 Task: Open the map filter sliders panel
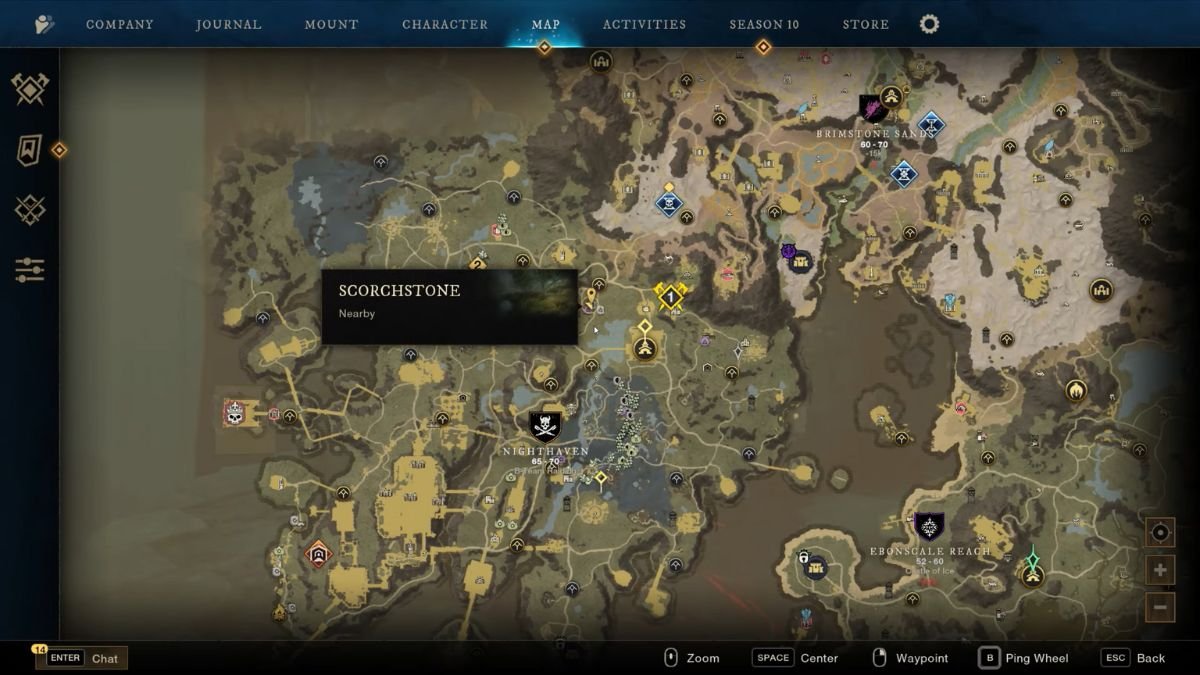pyautogui.click(x=30, y=270)
